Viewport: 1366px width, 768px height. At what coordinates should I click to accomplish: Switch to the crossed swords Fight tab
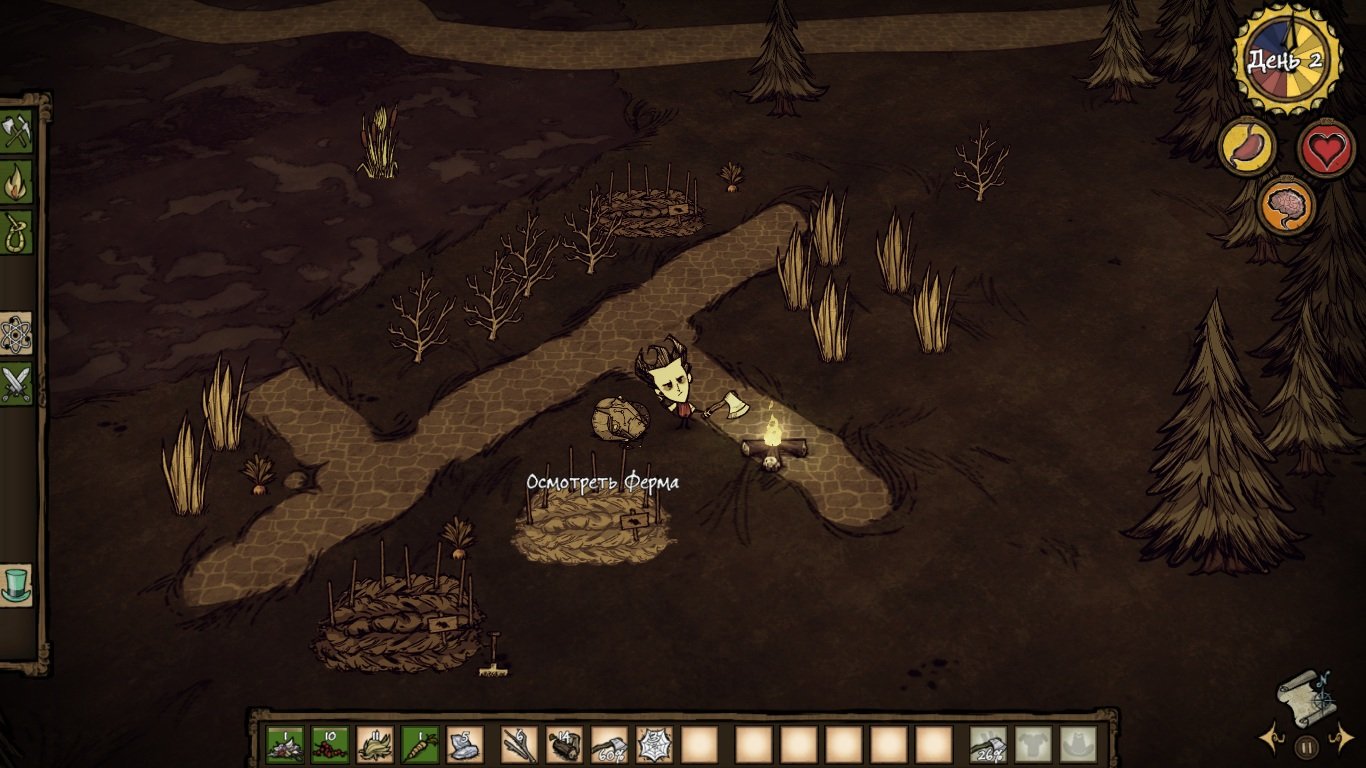coord(17,383)
